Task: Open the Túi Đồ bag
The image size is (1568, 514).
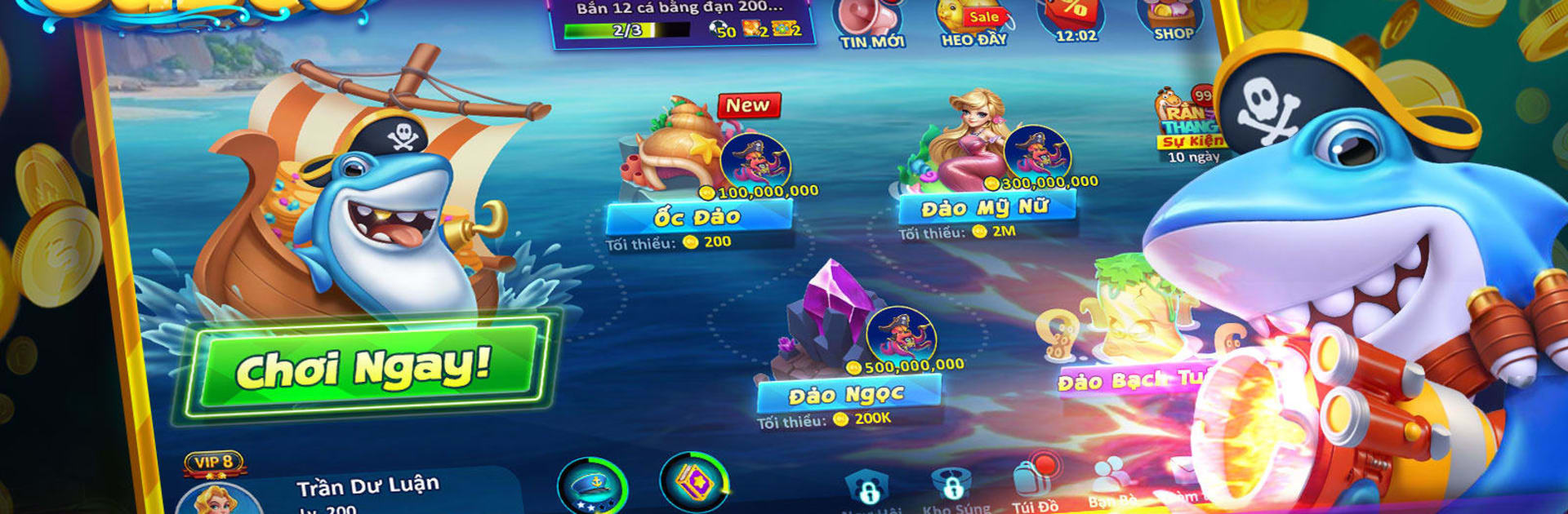Action: [1034, 485]
